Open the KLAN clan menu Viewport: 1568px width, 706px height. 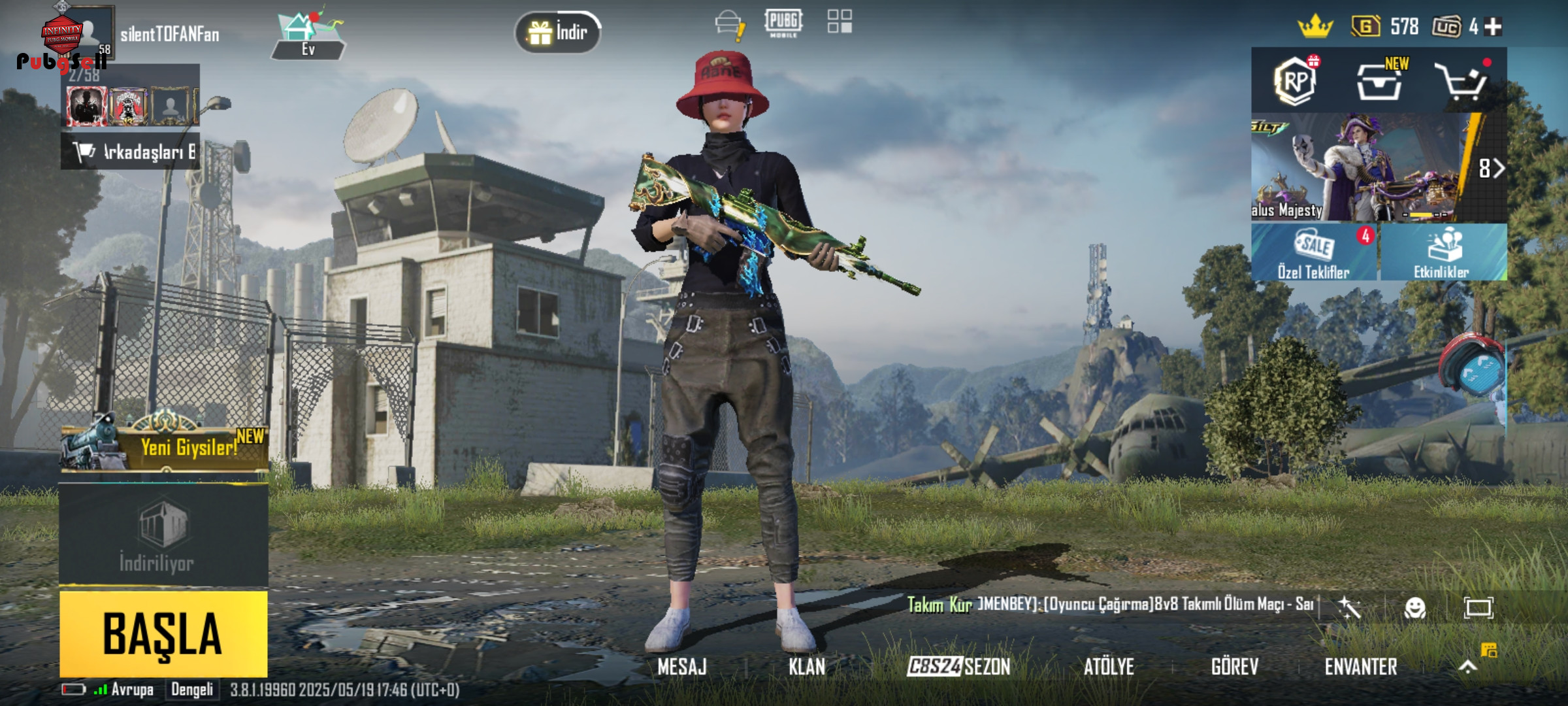[x=806, y=667]
